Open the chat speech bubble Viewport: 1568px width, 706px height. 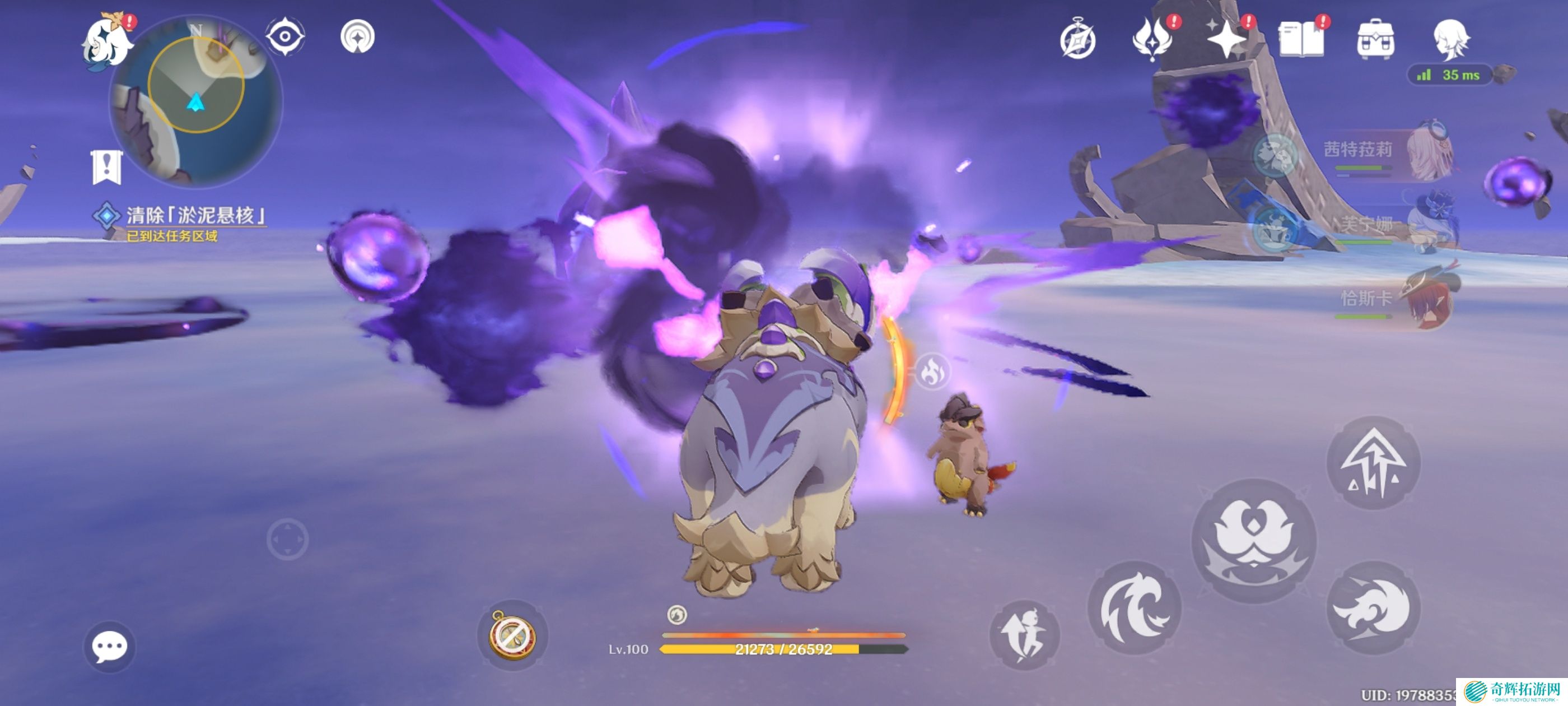coord(110,646)
